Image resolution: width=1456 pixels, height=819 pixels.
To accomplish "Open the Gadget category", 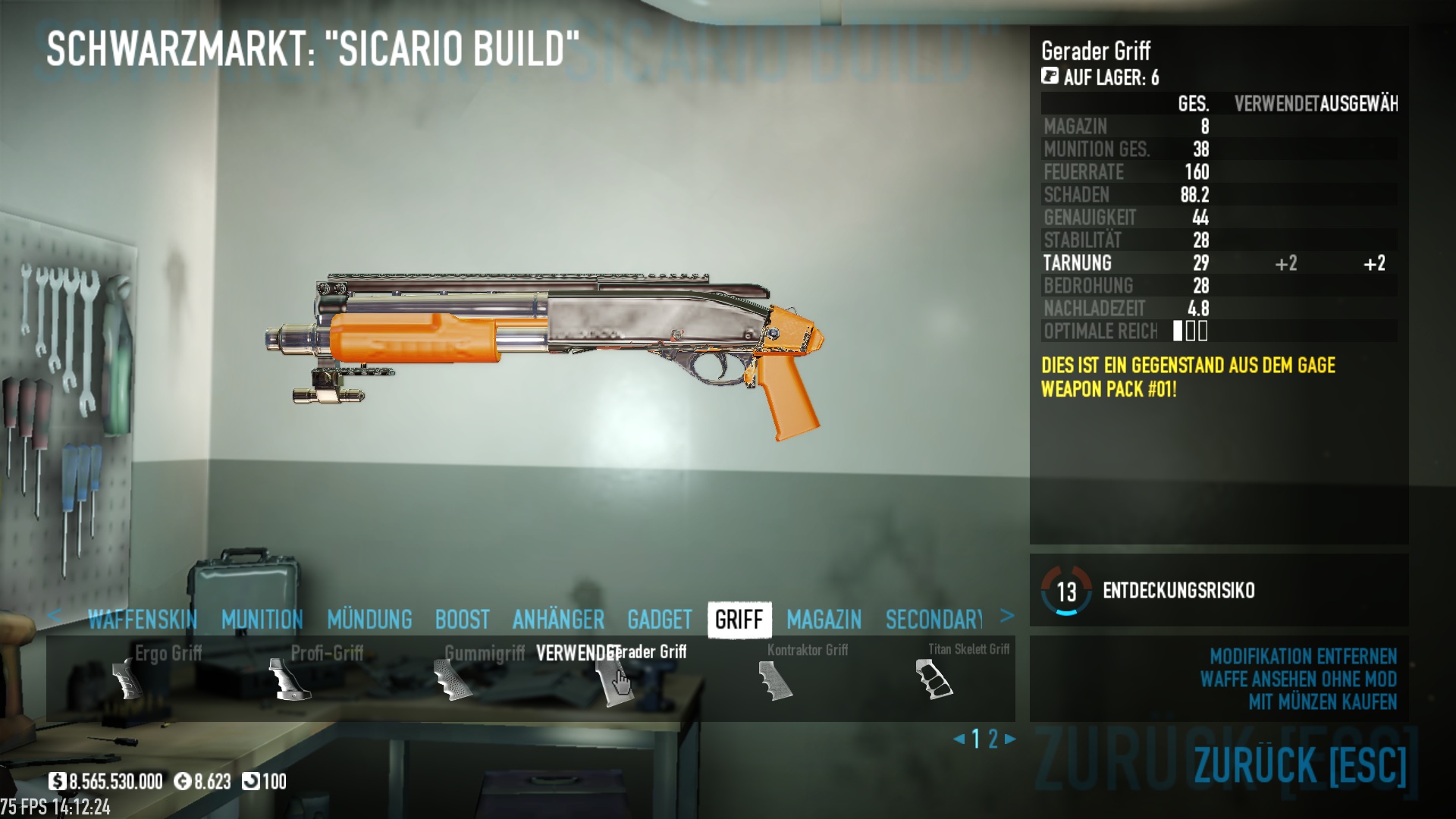I will (x=659, y=620).
